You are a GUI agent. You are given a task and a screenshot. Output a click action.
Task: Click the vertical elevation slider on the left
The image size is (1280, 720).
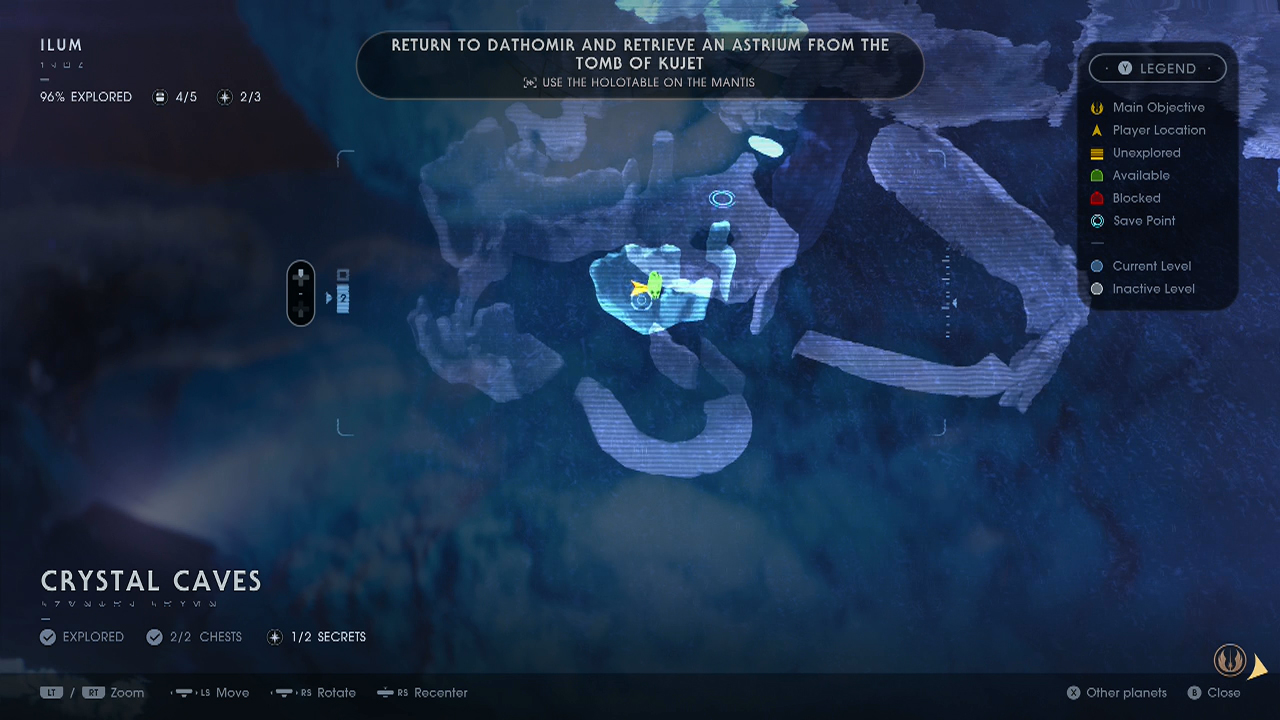pyautogui.click(x=300, y=293)
